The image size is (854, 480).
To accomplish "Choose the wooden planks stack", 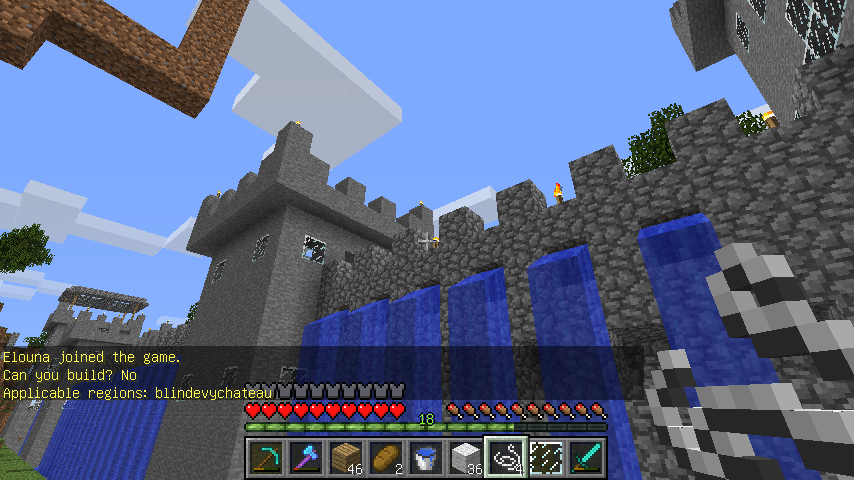I will click(346, 458).
